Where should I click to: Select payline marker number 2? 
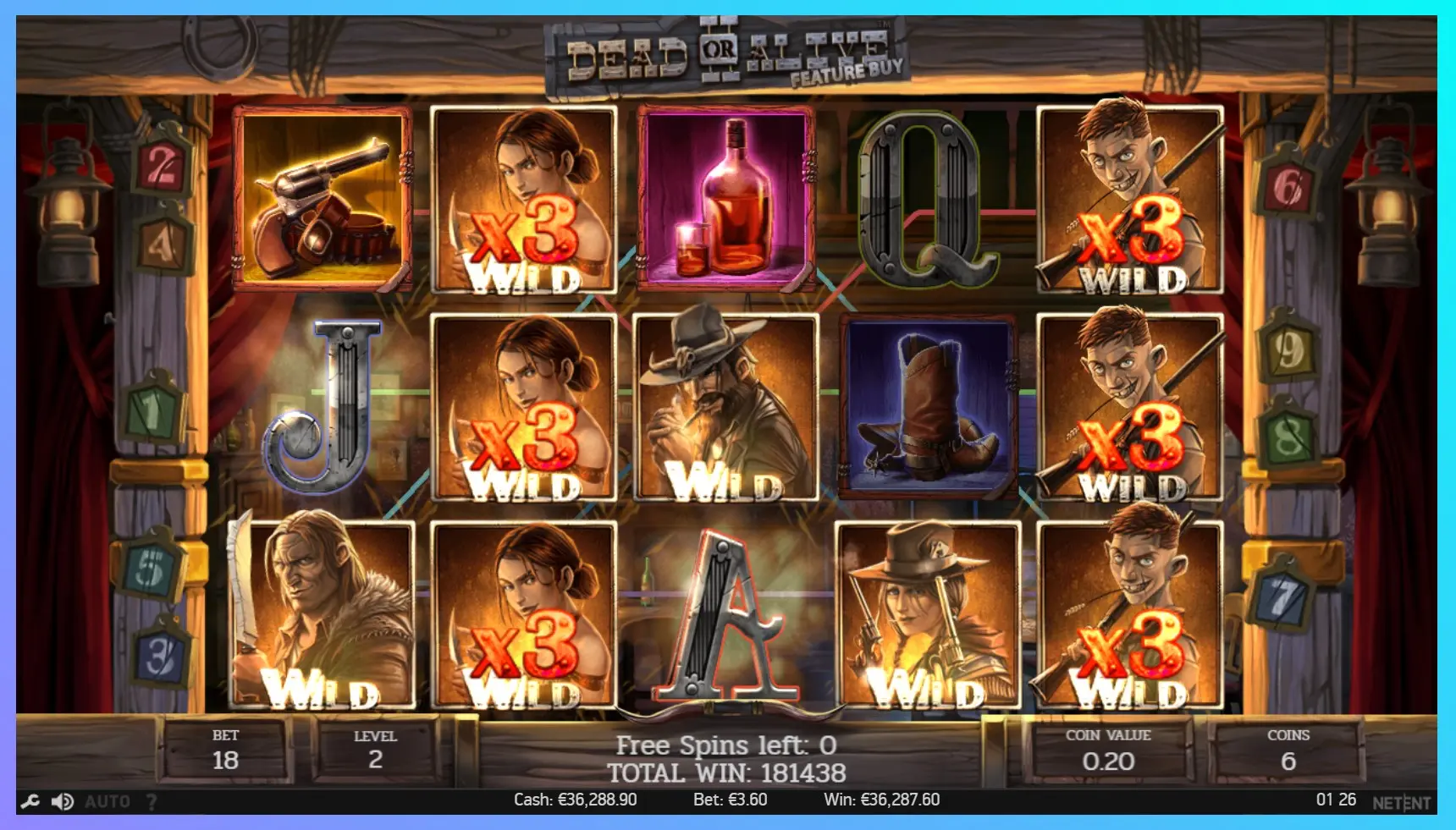161,167
